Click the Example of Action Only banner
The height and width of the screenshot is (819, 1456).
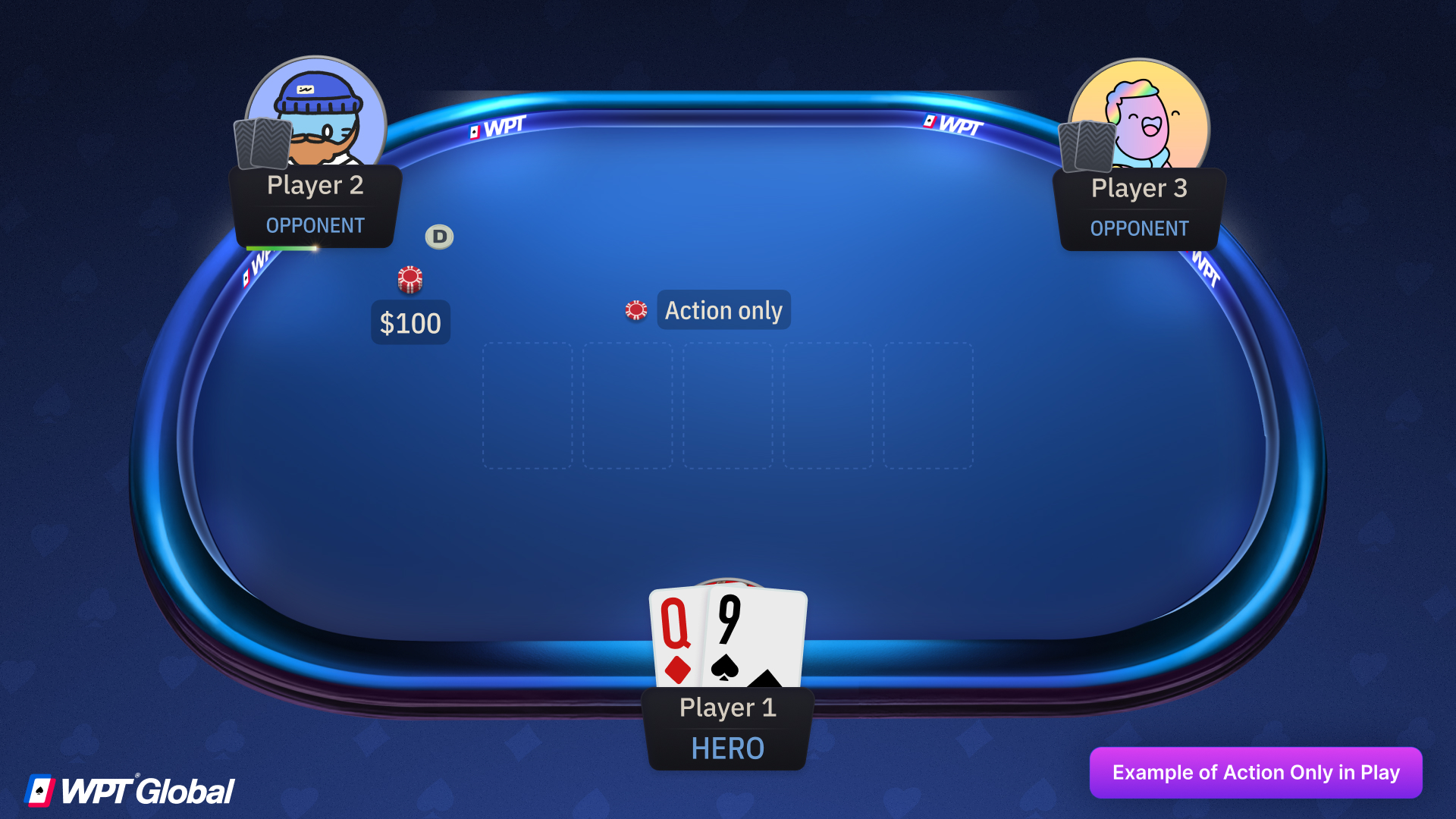click(1256, 772)
